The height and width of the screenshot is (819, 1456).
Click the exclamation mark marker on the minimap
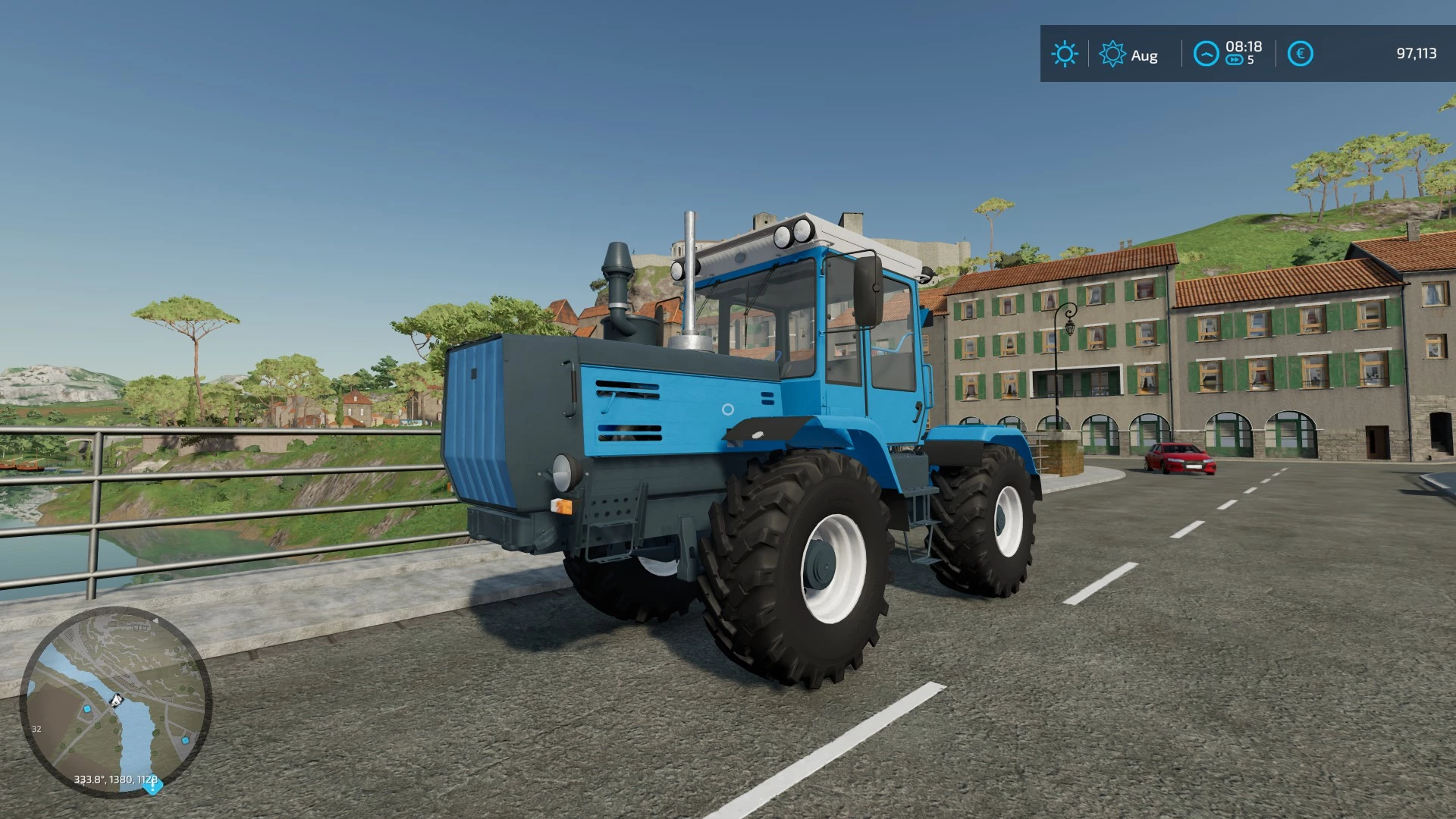(x=152, y=786)
